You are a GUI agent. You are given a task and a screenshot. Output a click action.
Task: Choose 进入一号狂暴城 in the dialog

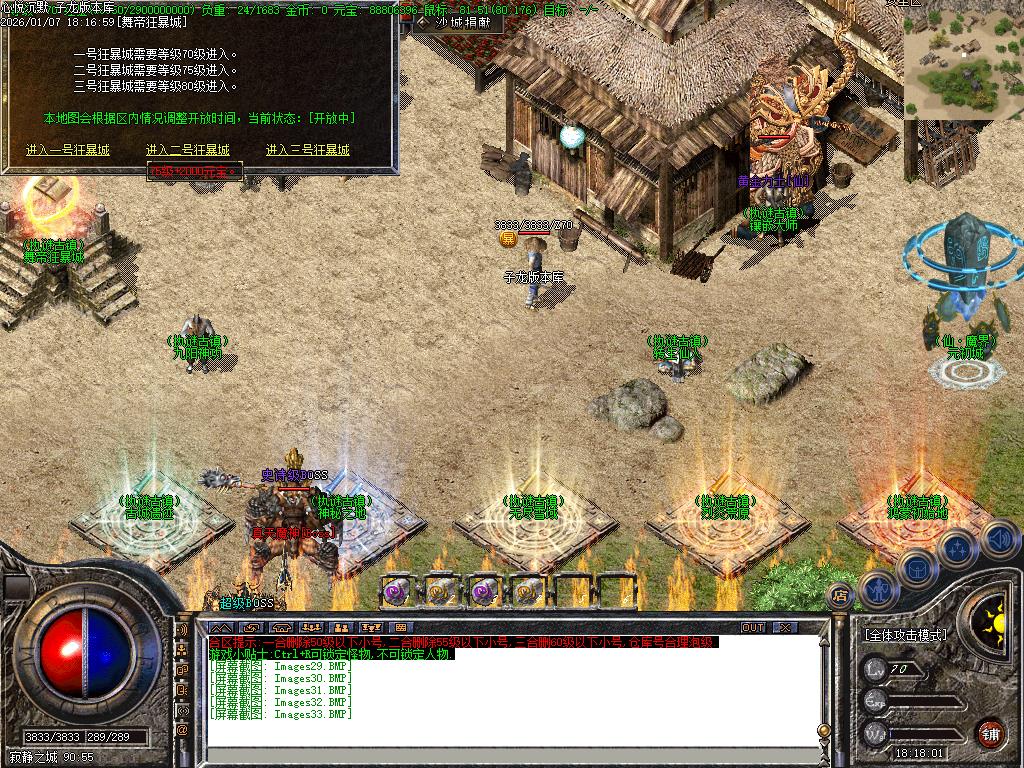(x=68, y=150)
